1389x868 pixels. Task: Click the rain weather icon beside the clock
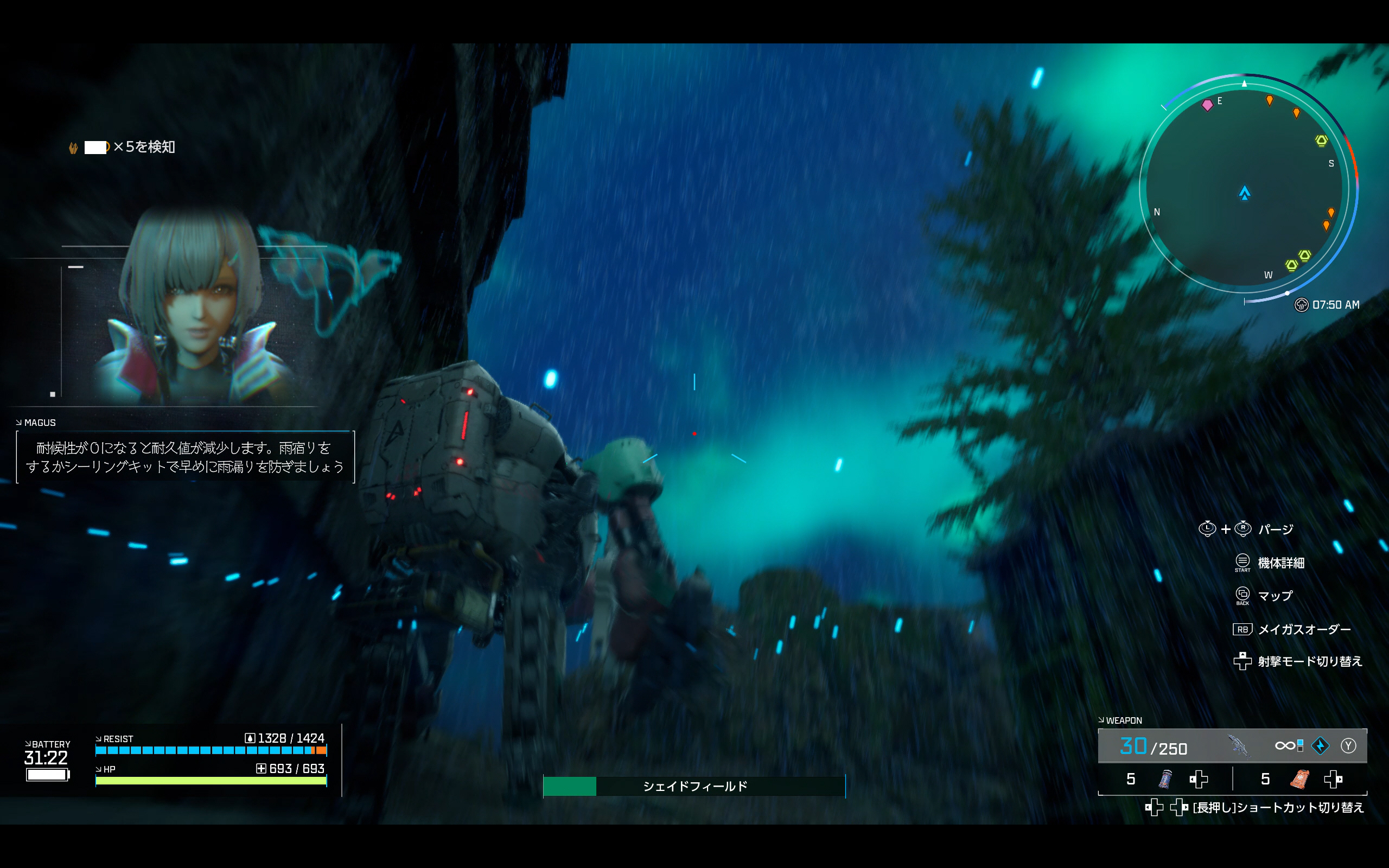[x=1301, y=305]
